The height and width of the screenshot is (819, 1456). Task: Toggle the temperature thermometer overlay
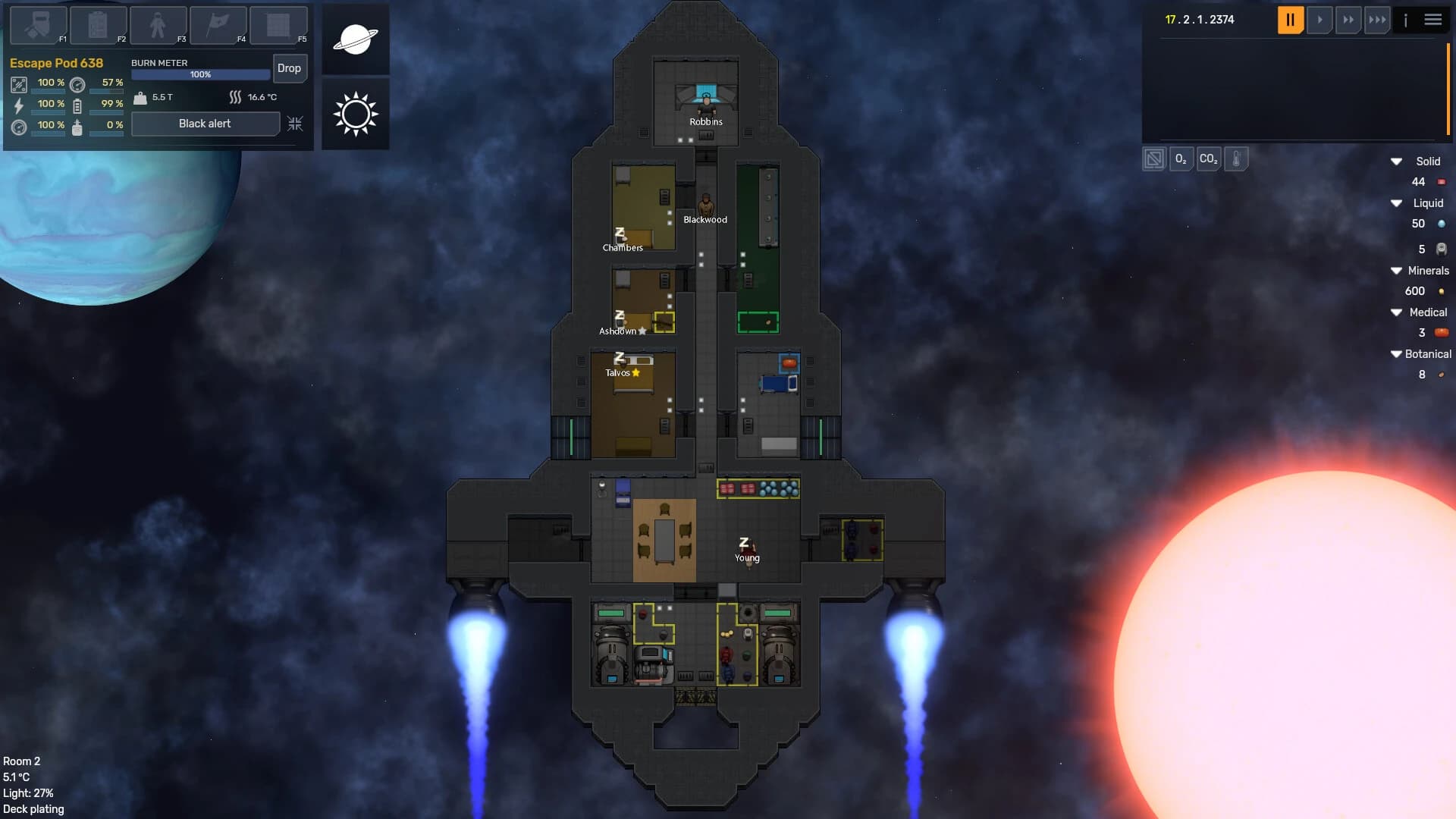[1236, 159]
